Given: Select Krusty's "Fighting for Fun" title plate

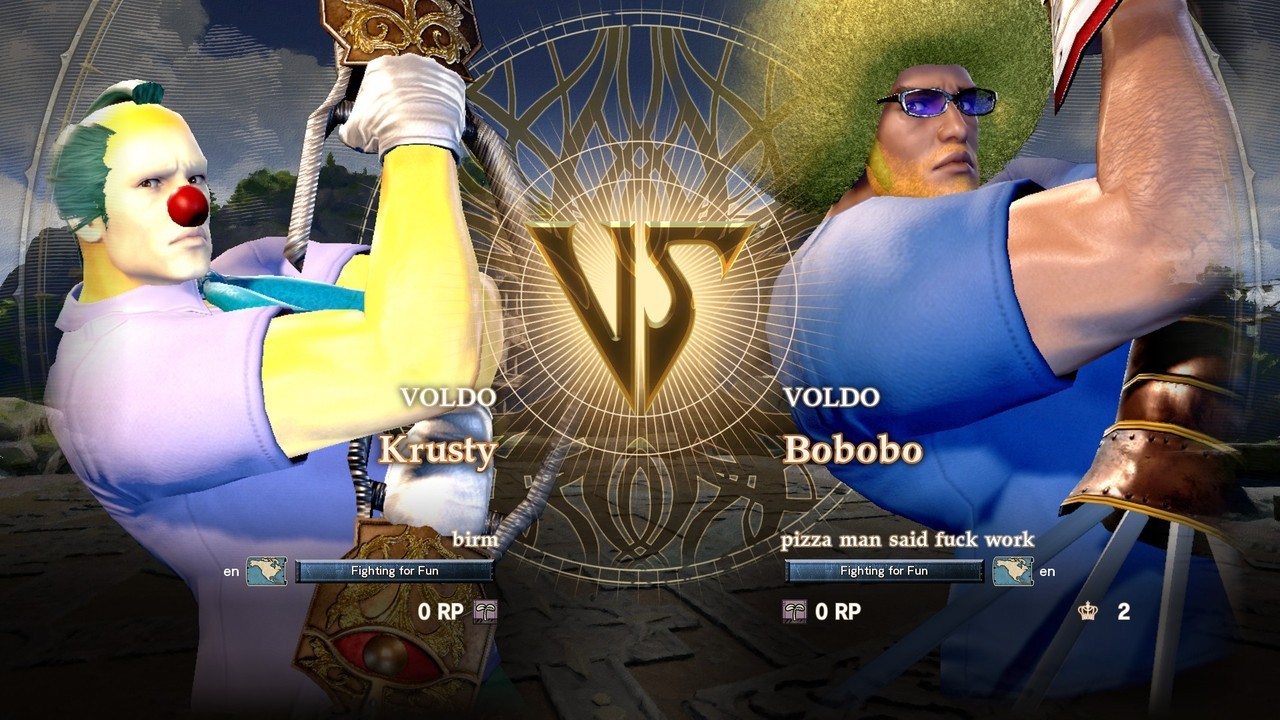Looking at the screenshot, I should tap(394, 571).
